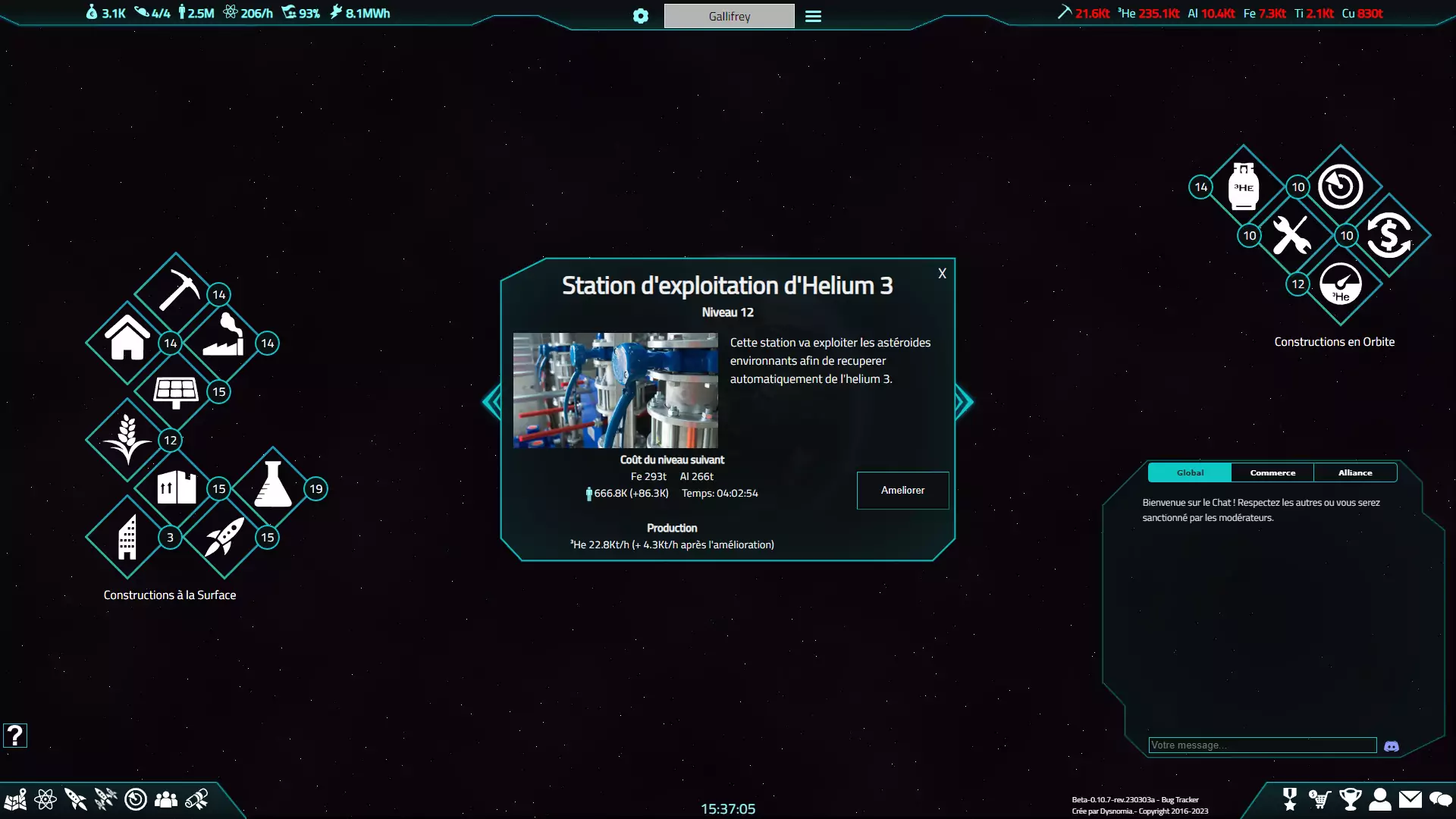Switch to the Alliance chat tab

click(1355, 472)
